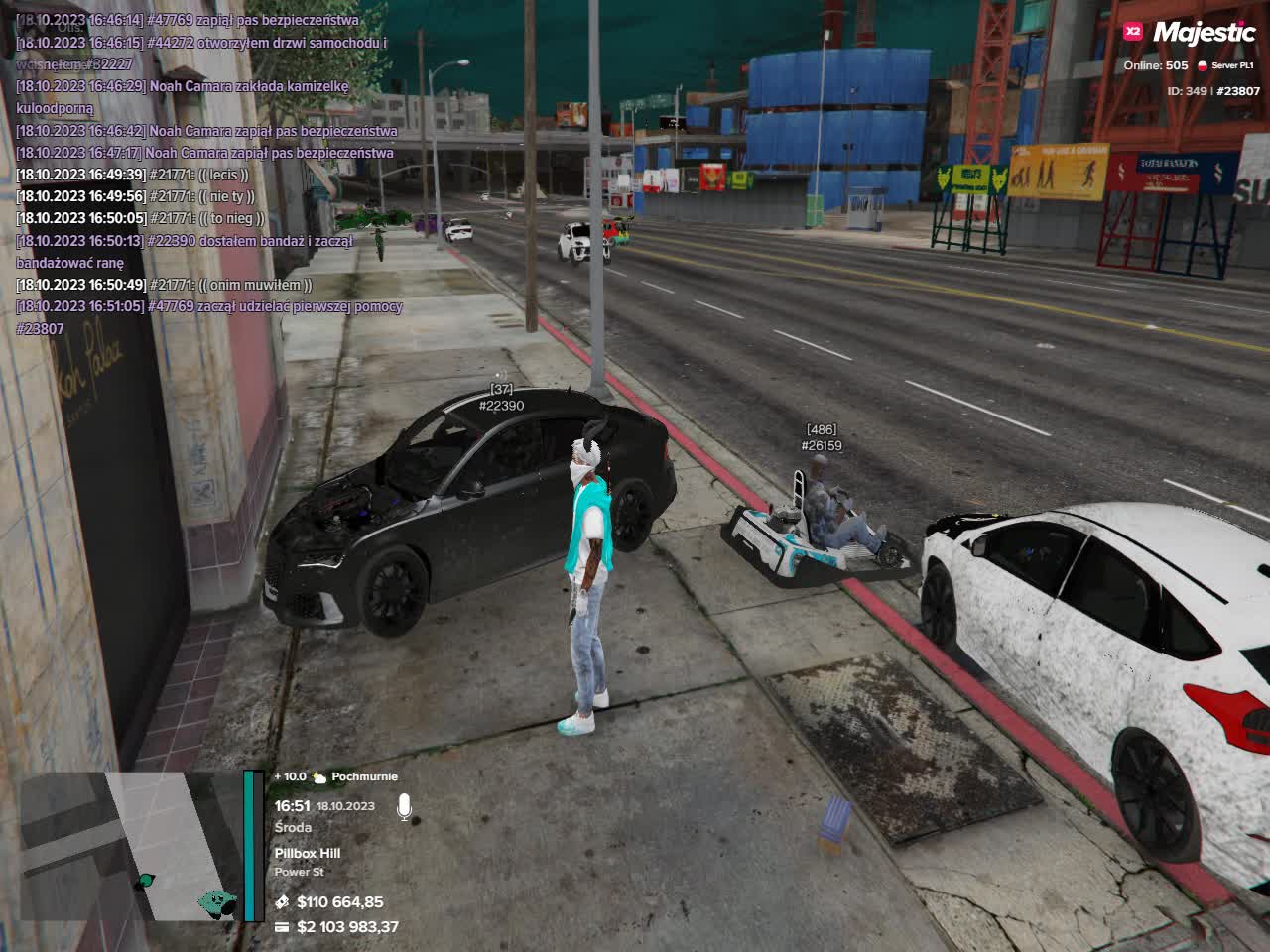Click the minimap in the corner
The image size is (1270, 952).
[x=129, y=846]
